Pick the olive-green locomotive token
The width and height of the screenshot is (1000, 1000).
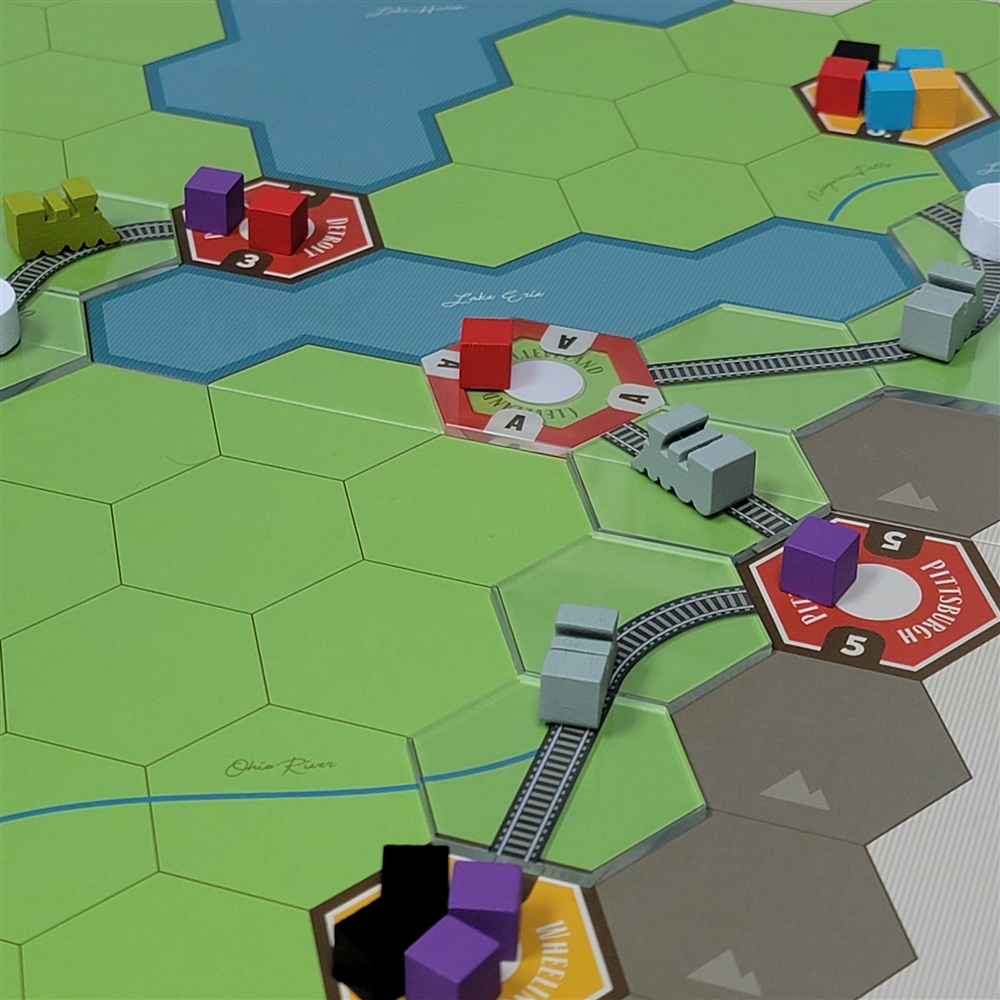pos(58,217)
